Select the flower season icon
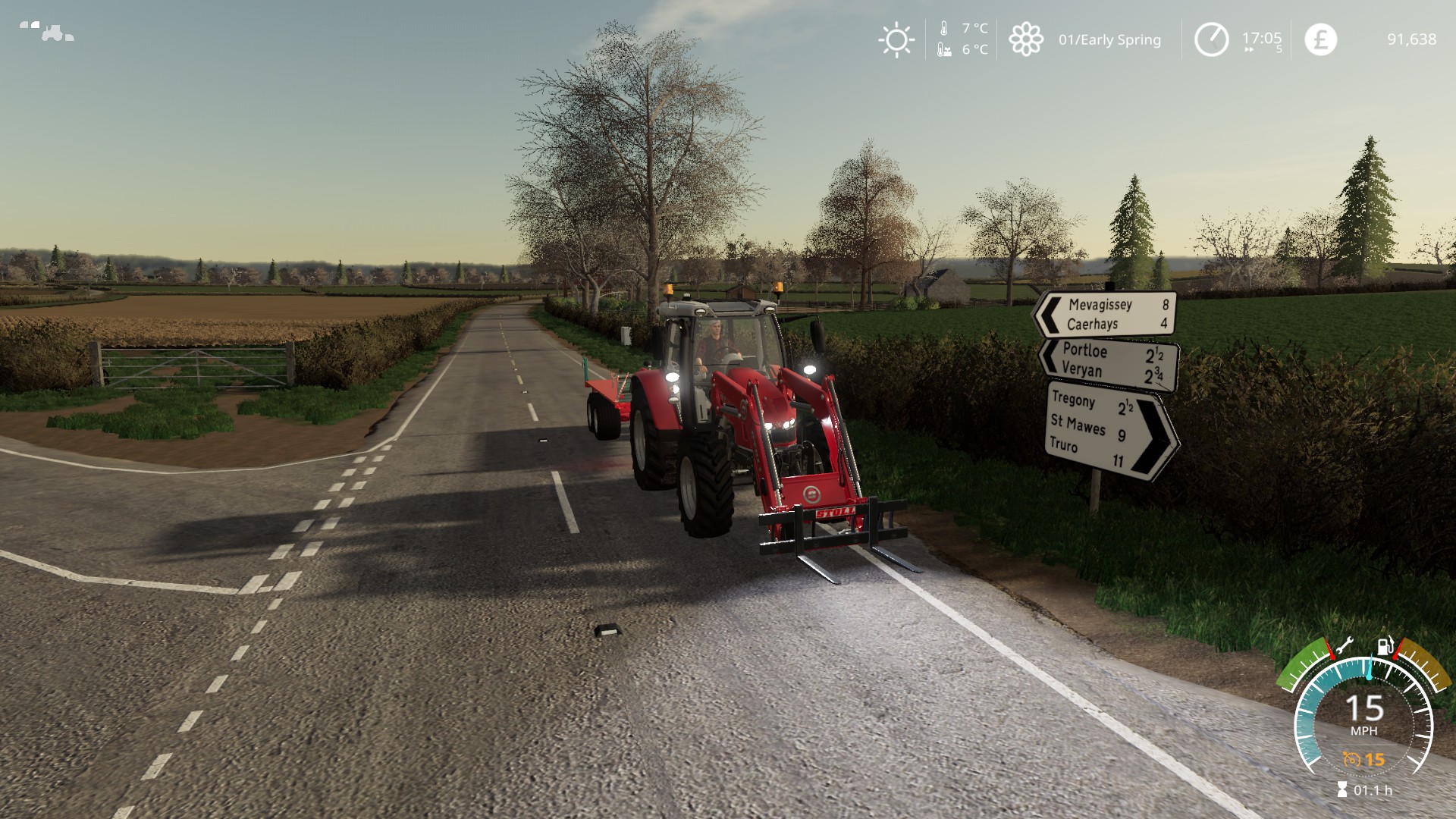 [1025, 39]
